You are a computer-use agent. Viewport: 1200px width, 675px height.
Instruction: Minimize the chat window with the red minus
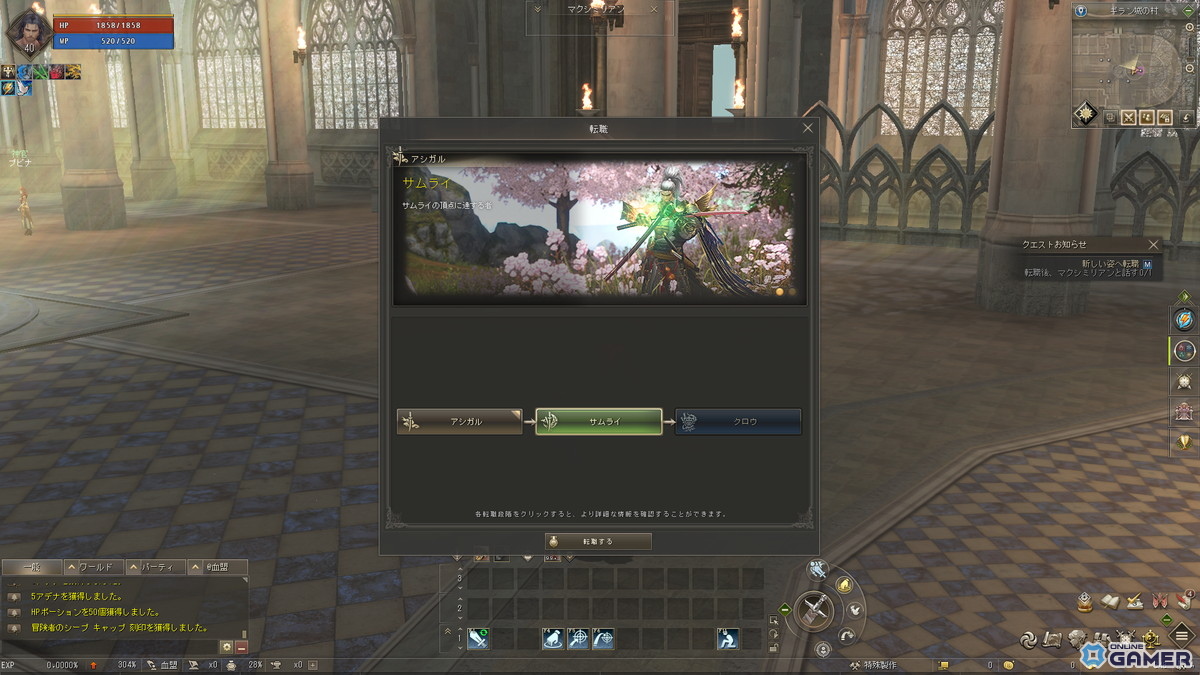[x=241, y=647]
